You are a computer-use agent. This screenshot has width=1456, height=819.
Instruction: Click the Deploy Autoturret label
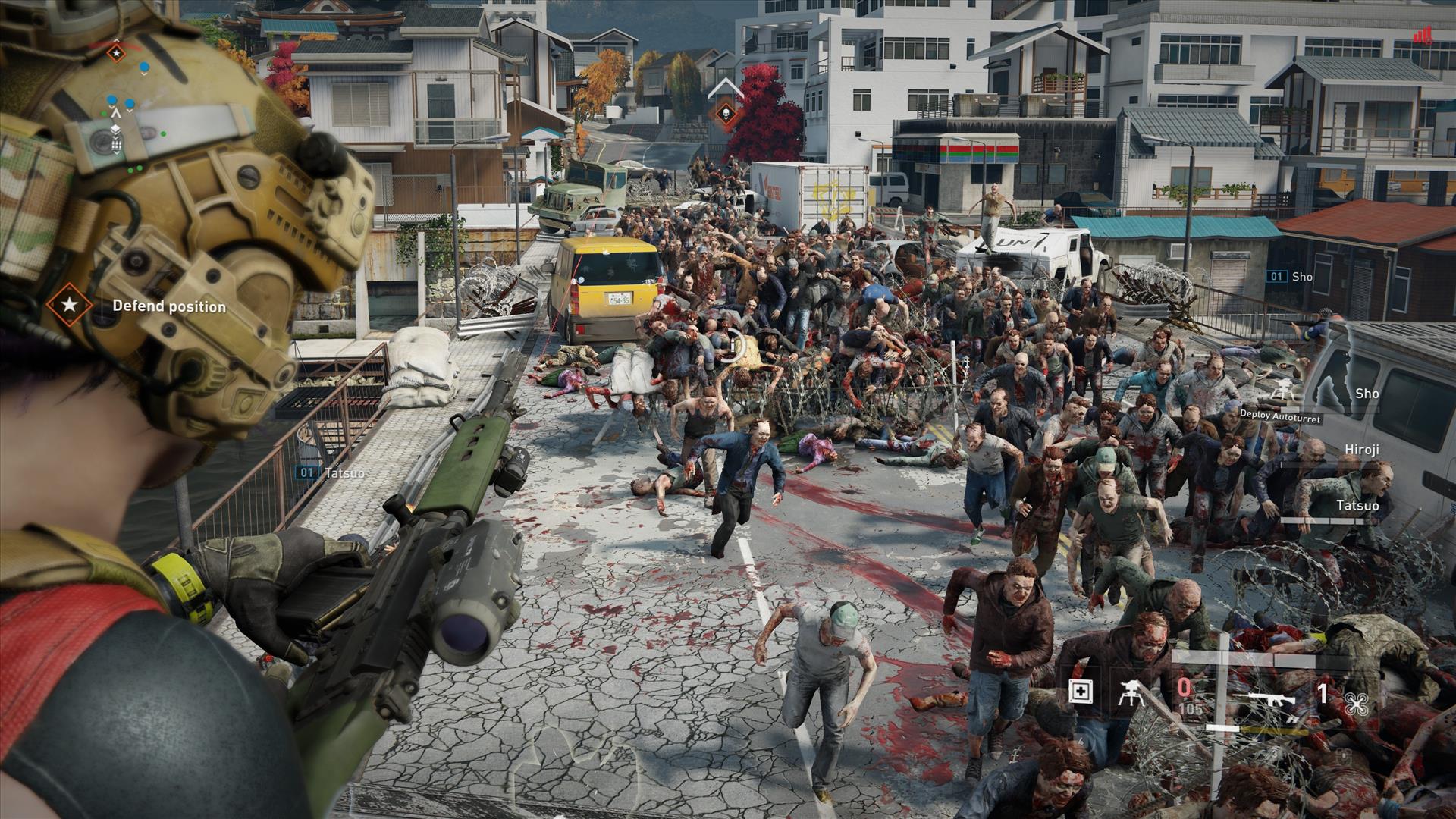pyautogui.click(x=1280, y=417)
